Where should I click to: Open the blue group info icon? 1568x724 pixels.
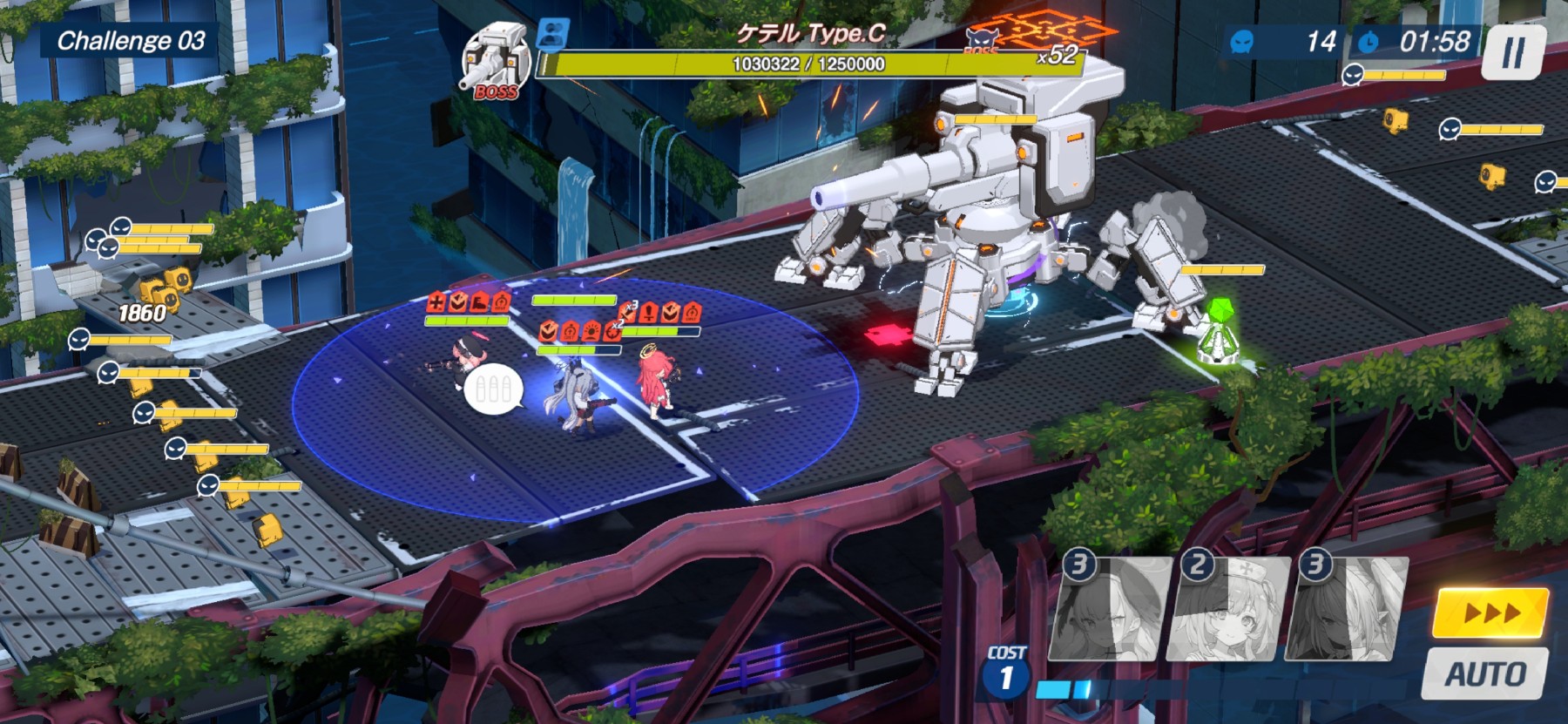(551, 33)
